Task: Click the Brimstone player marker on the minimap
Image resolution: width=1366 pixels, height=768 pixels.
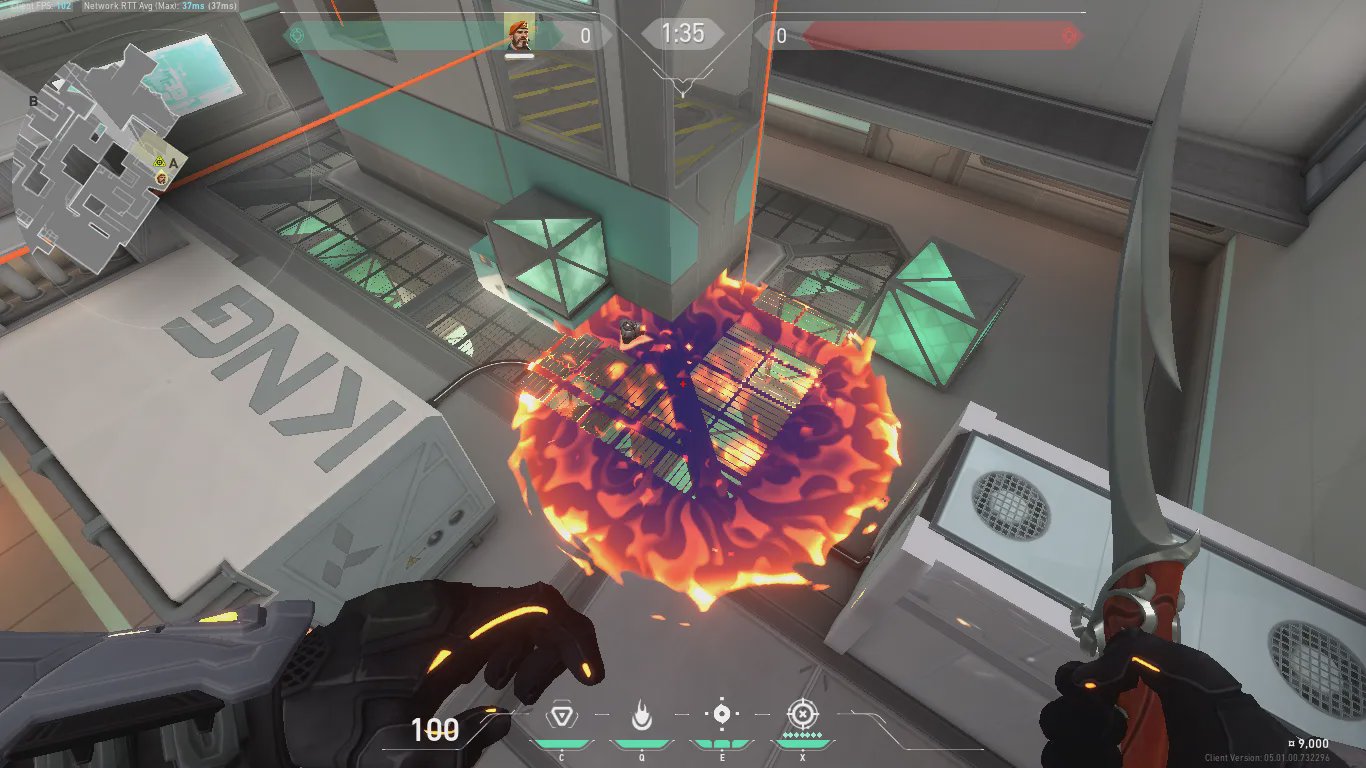Action: click(161, 178)
